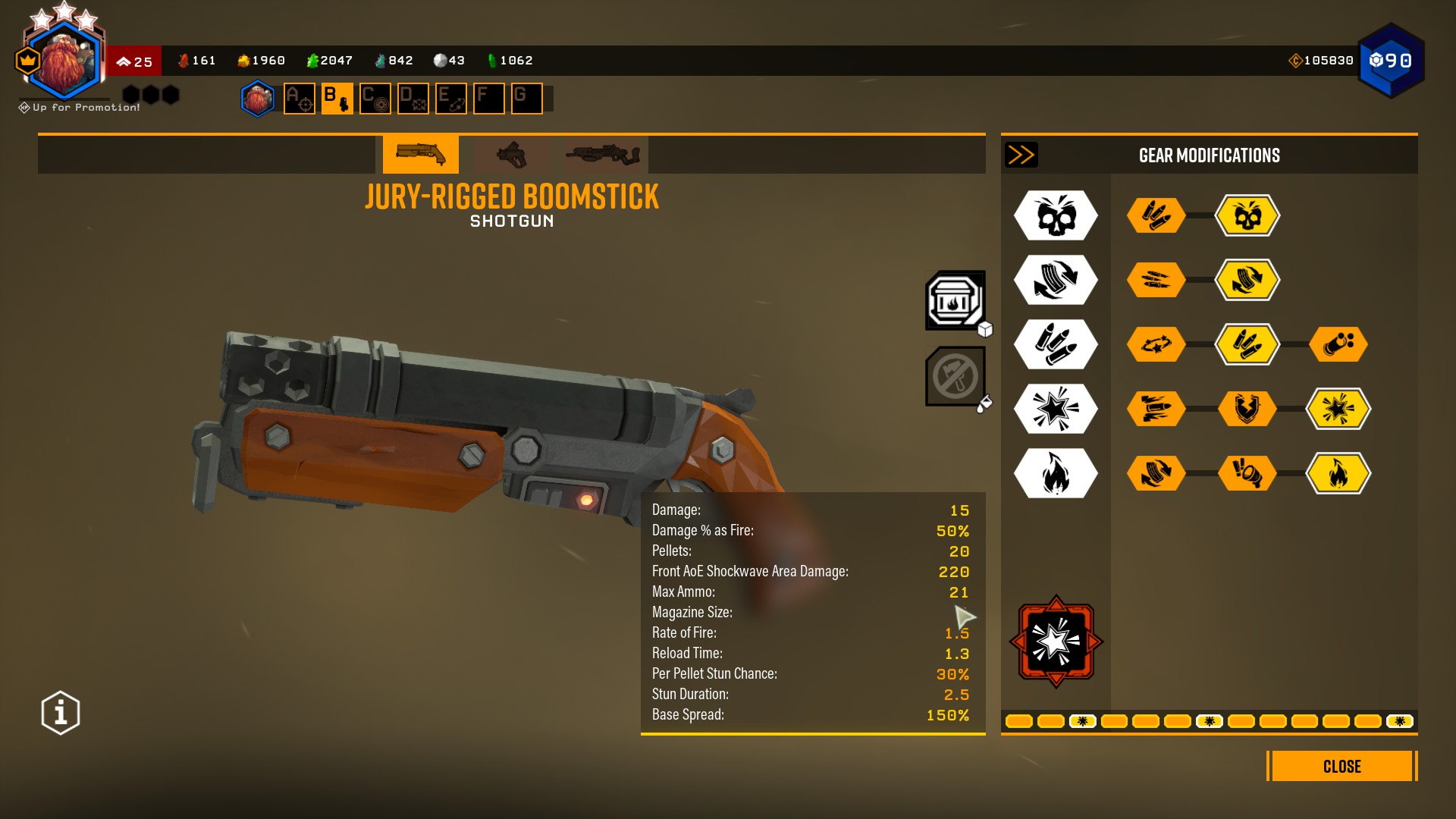
Task: Pick the yellow starburst upgrade option
Action: tap(1338, 409)
